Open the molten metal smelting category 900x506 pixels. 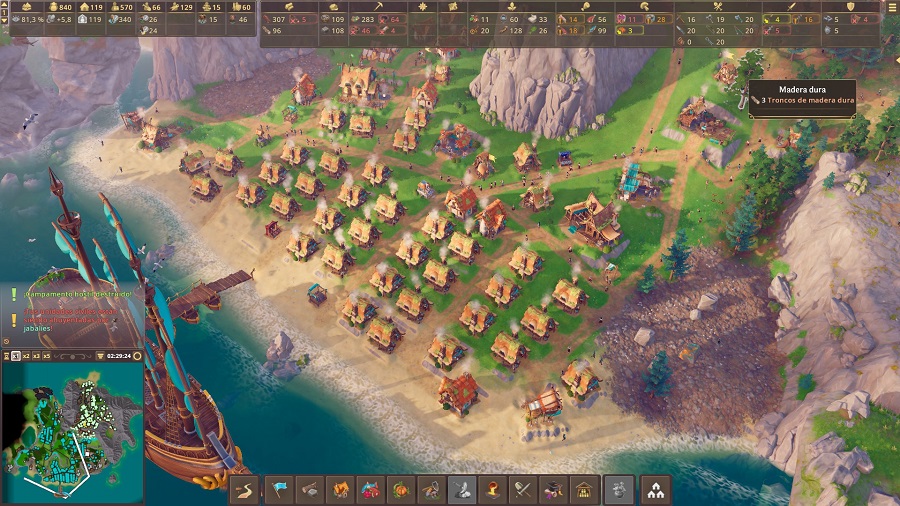click(x=492, y=489)
